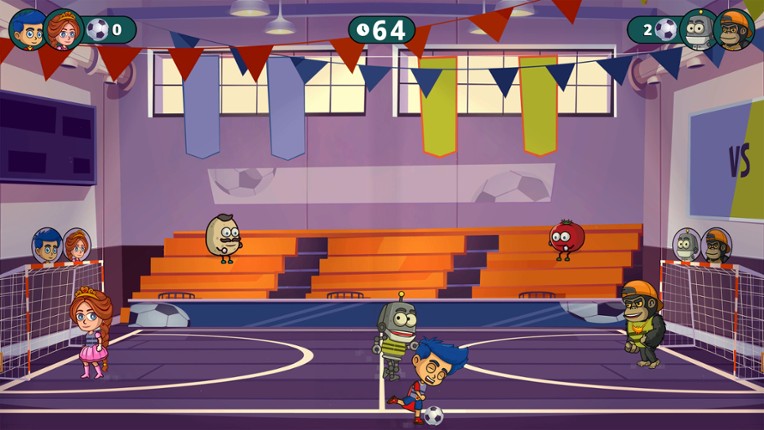Viewport: 764px width, 430px height.
Task: Choose the helmeted monkey scoreboard portrait
Action: click(735, 30)
